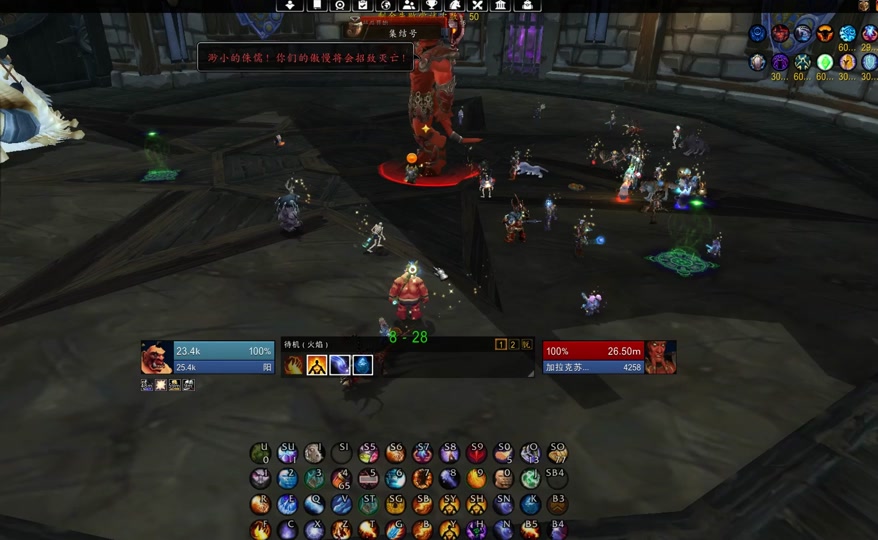Open the trophy achievements menu button
This screenshot has height=540, width=878.
[432, 5]
